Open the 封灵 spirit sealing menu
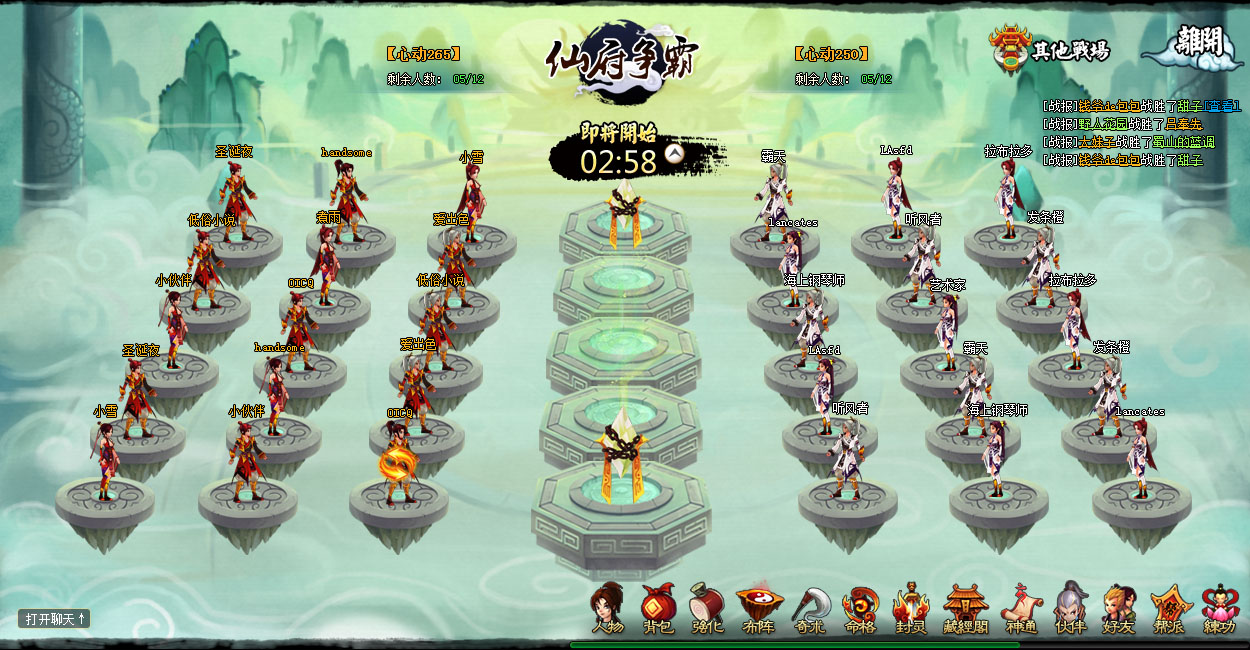The height and width of the screenshot is (650, 1250). click(911, 608)
